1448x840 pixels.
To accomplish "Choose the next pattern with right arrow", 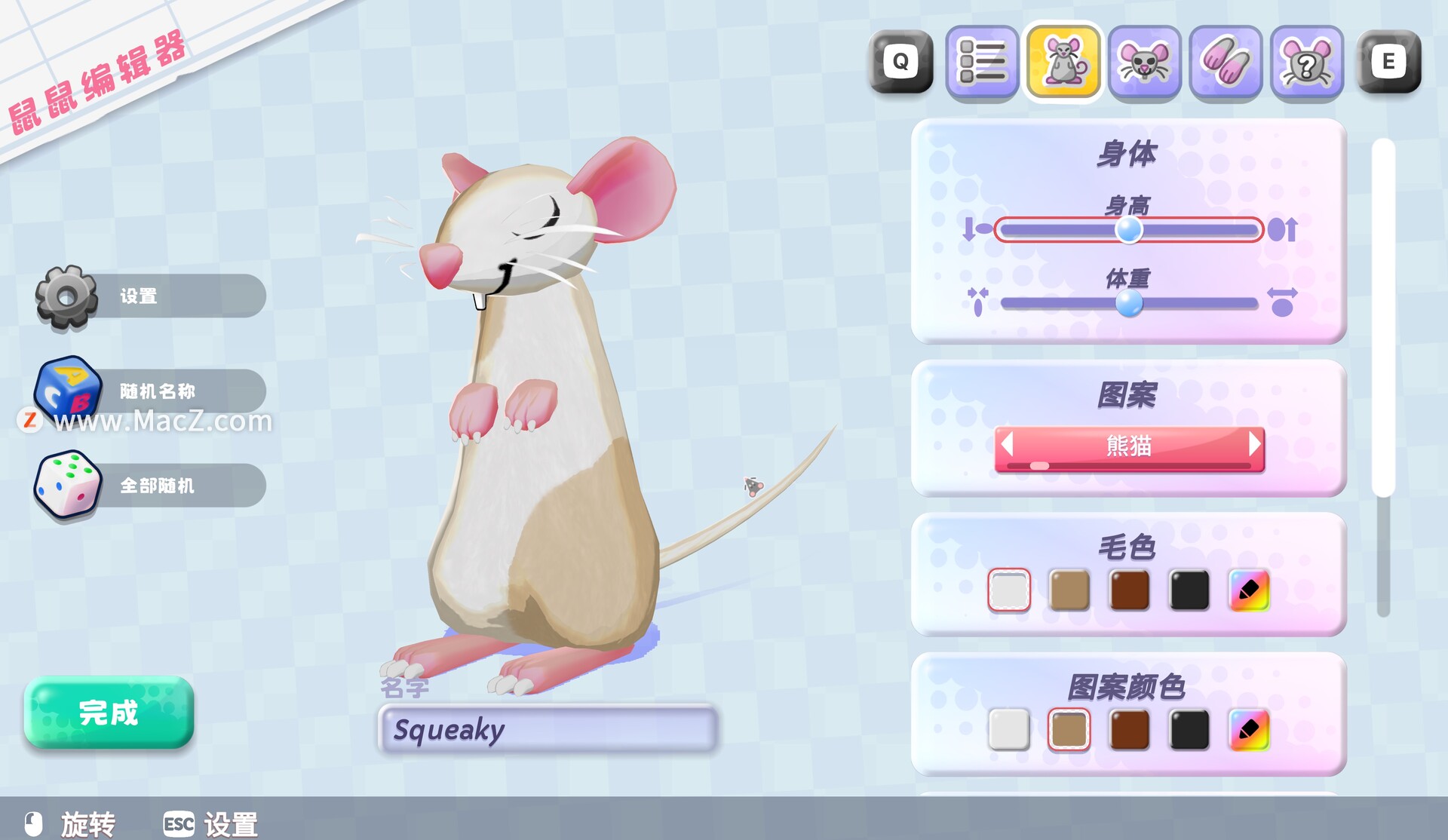I will click(1254, 445).
